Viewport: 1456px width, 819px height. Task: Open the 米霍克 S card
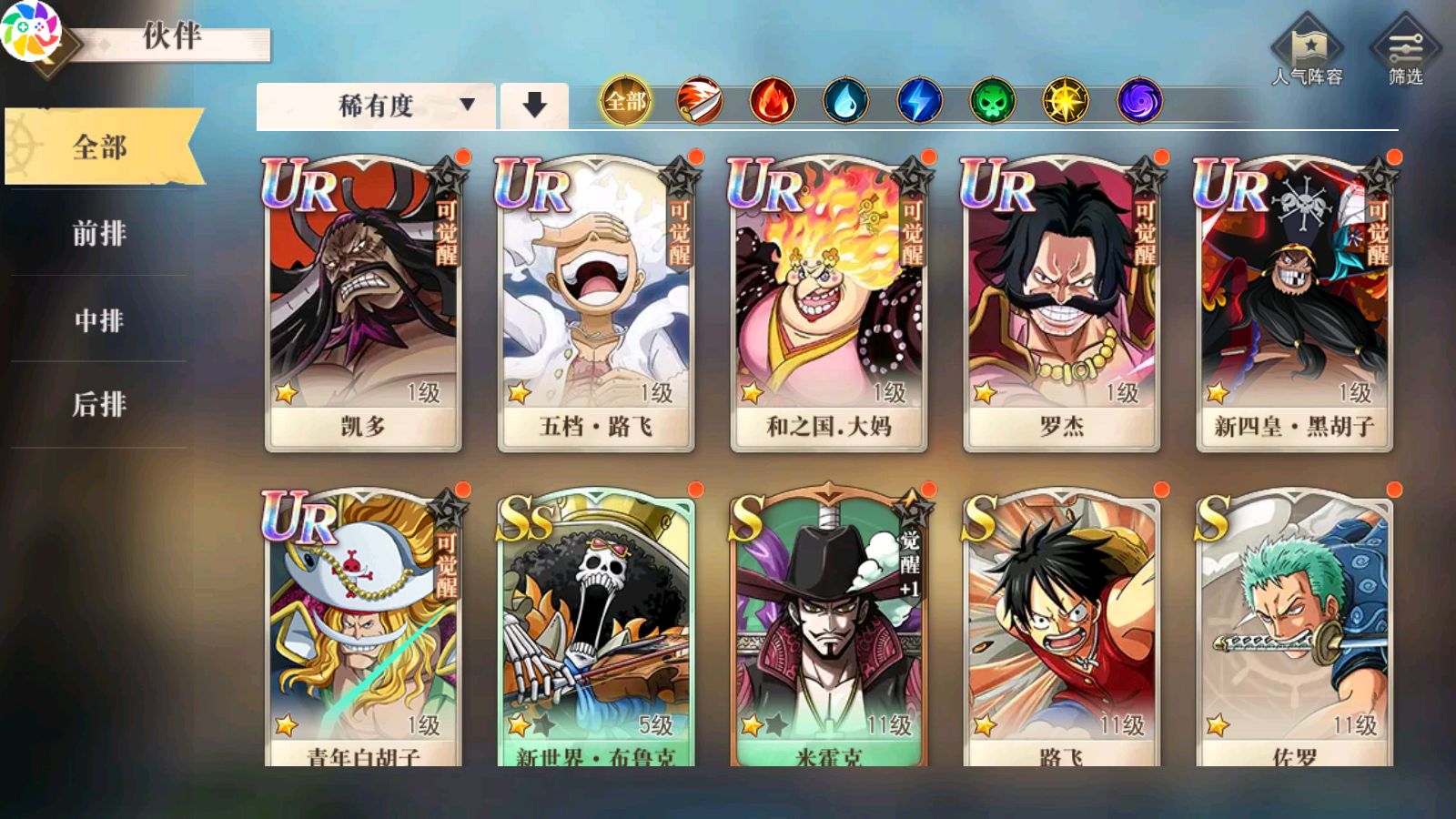point(829,628)
